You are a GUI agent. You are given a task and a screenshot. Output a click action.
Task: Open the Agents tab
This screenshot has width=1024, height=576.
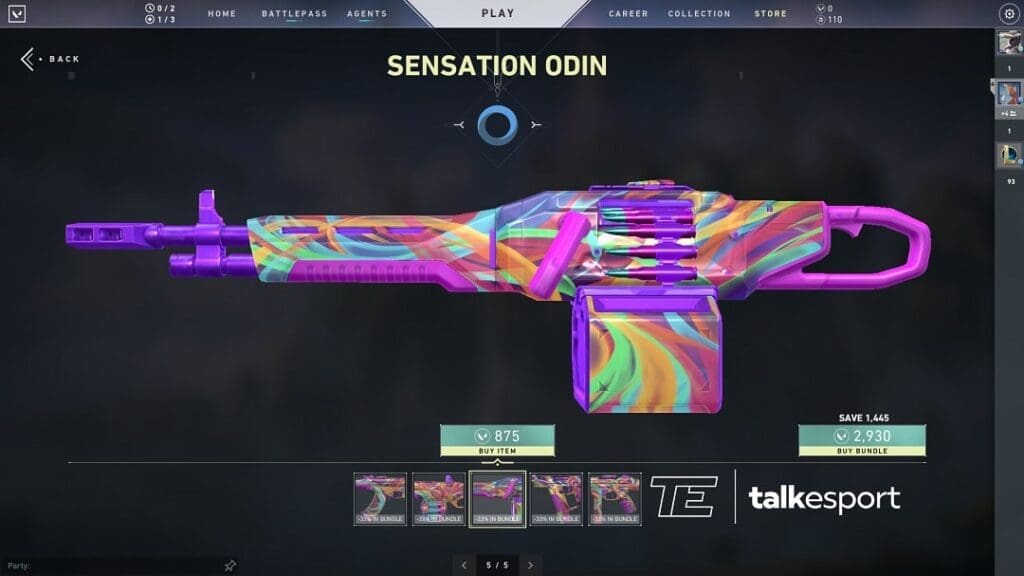tap(367, 14)
